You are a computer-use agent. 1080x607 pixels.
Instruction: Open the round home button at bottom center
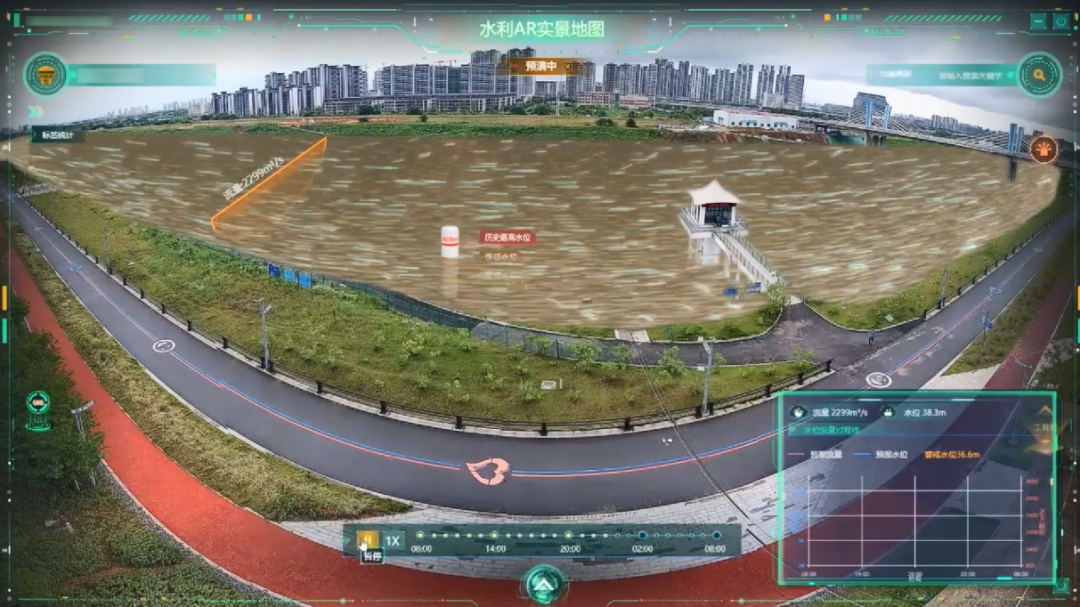[544, 584]
